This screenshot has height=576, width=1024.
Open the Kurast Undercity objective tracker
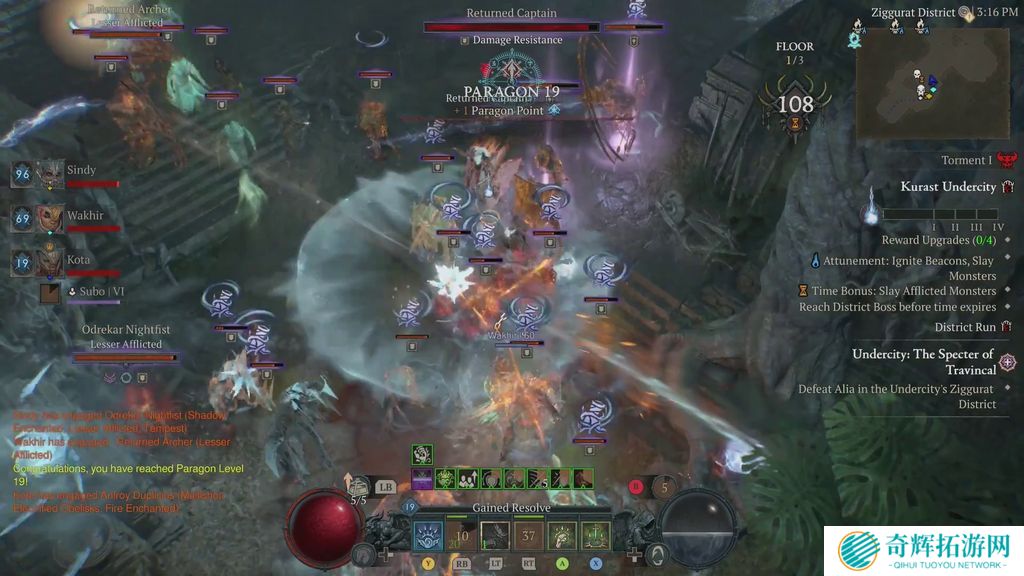(x=948, y=187)
